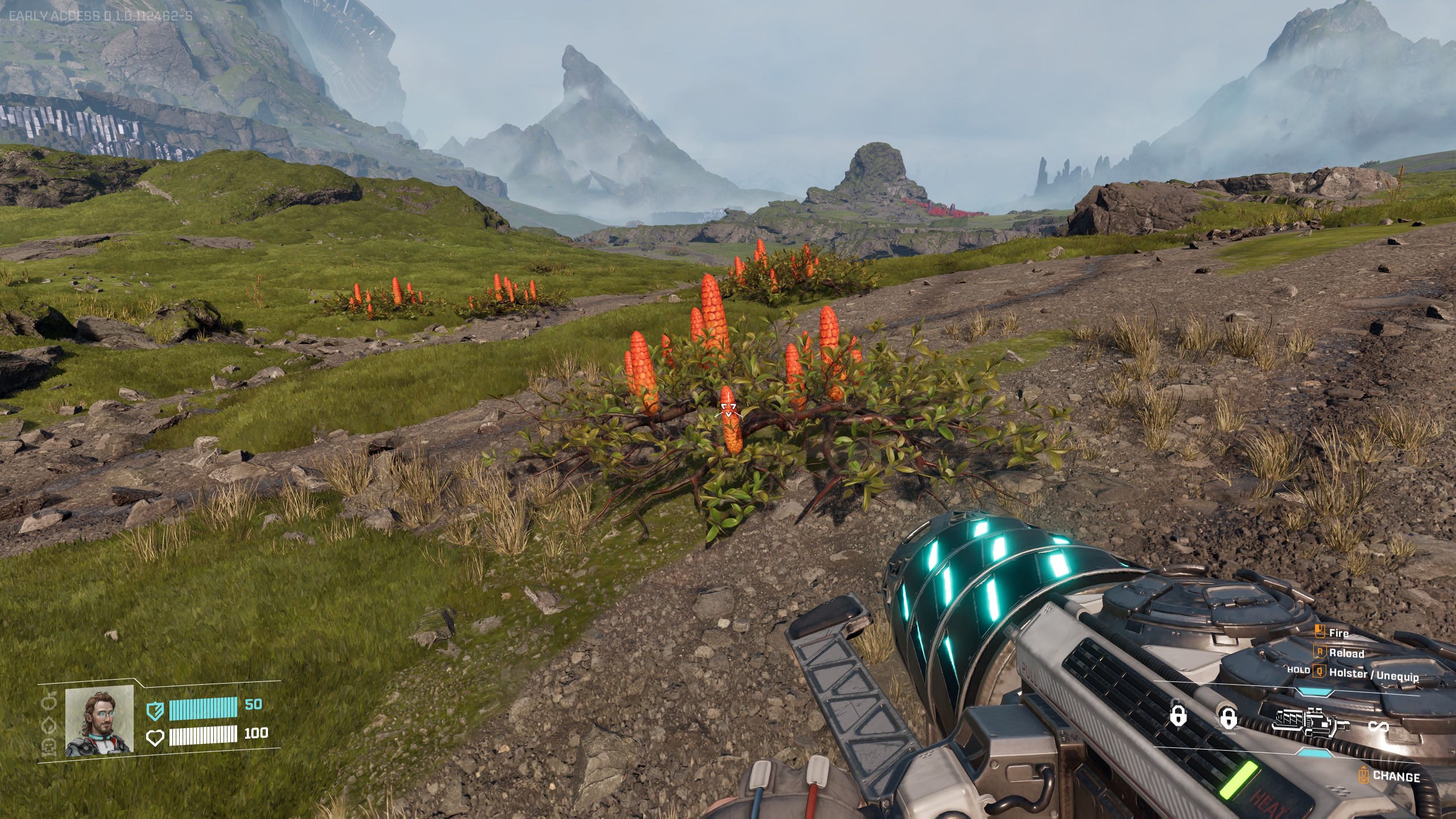Click the Q Holster keybind badge

tap(1319, 673)
